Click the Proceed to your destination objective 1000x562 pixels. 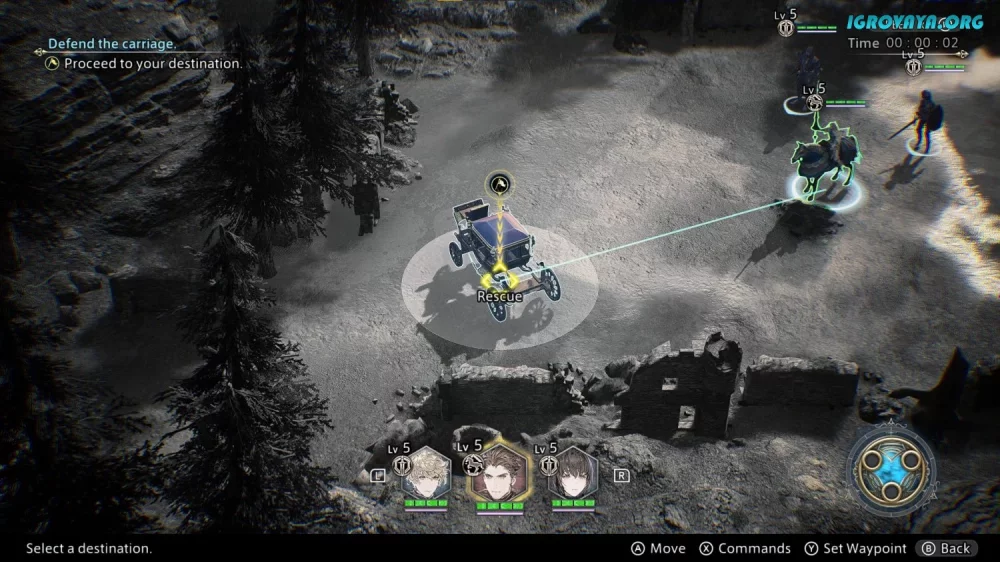pyautogui.click(x=152, y=64)
